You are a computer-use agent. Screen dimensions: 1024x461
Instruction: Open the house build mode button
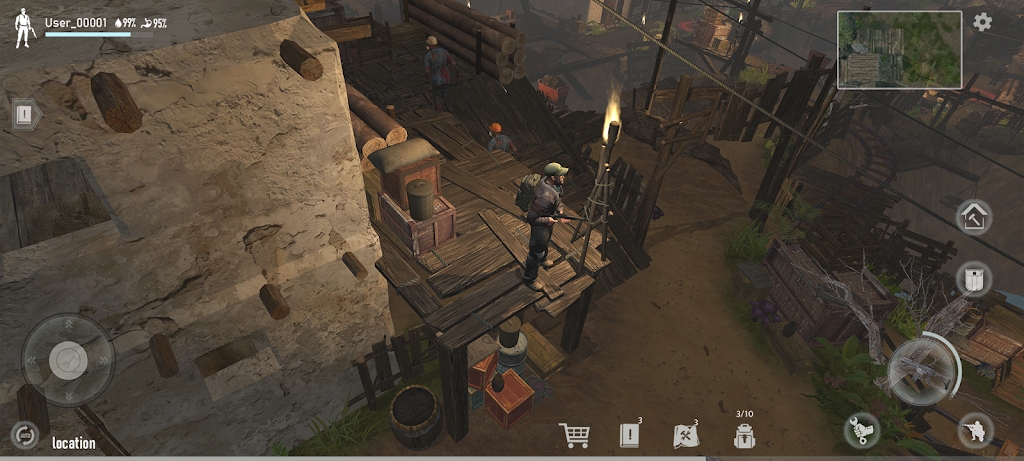[973, 217]
